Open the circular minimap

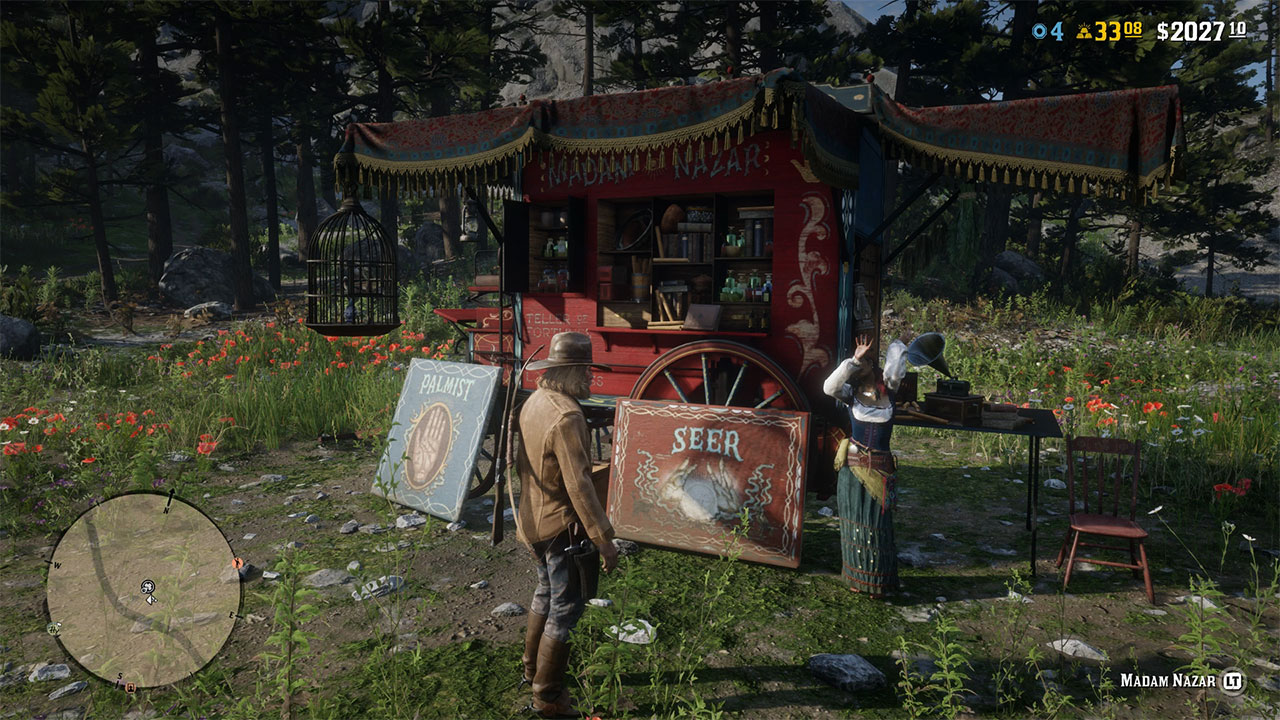(142, 589)
